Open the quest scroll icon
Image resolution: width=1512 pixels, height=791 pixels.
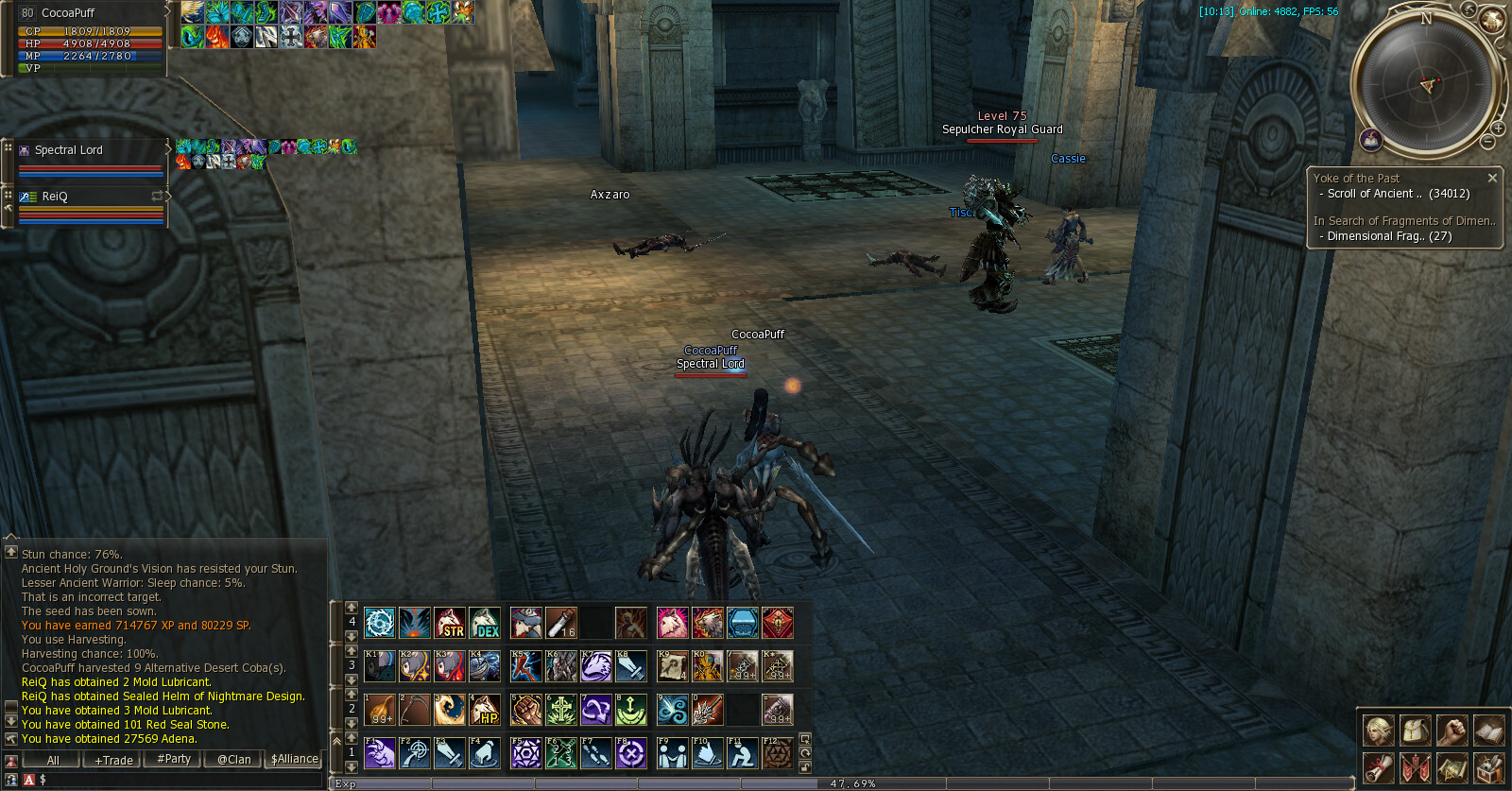click(1379, 767)
